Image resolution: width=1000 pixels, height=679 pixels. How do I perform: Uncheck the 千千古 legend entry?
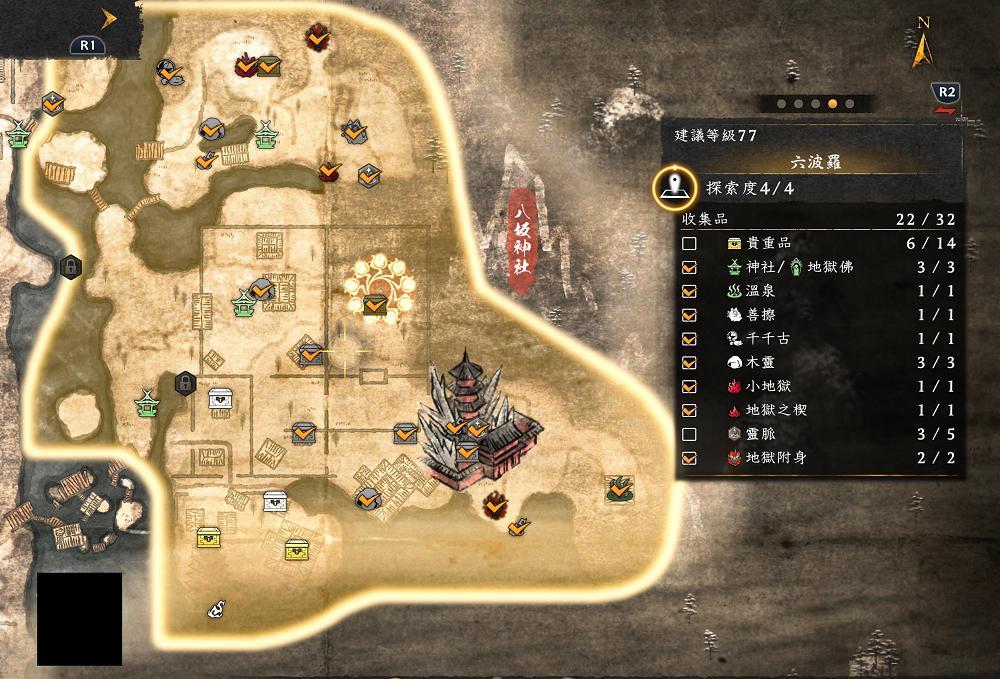click(x=689, y=339)
